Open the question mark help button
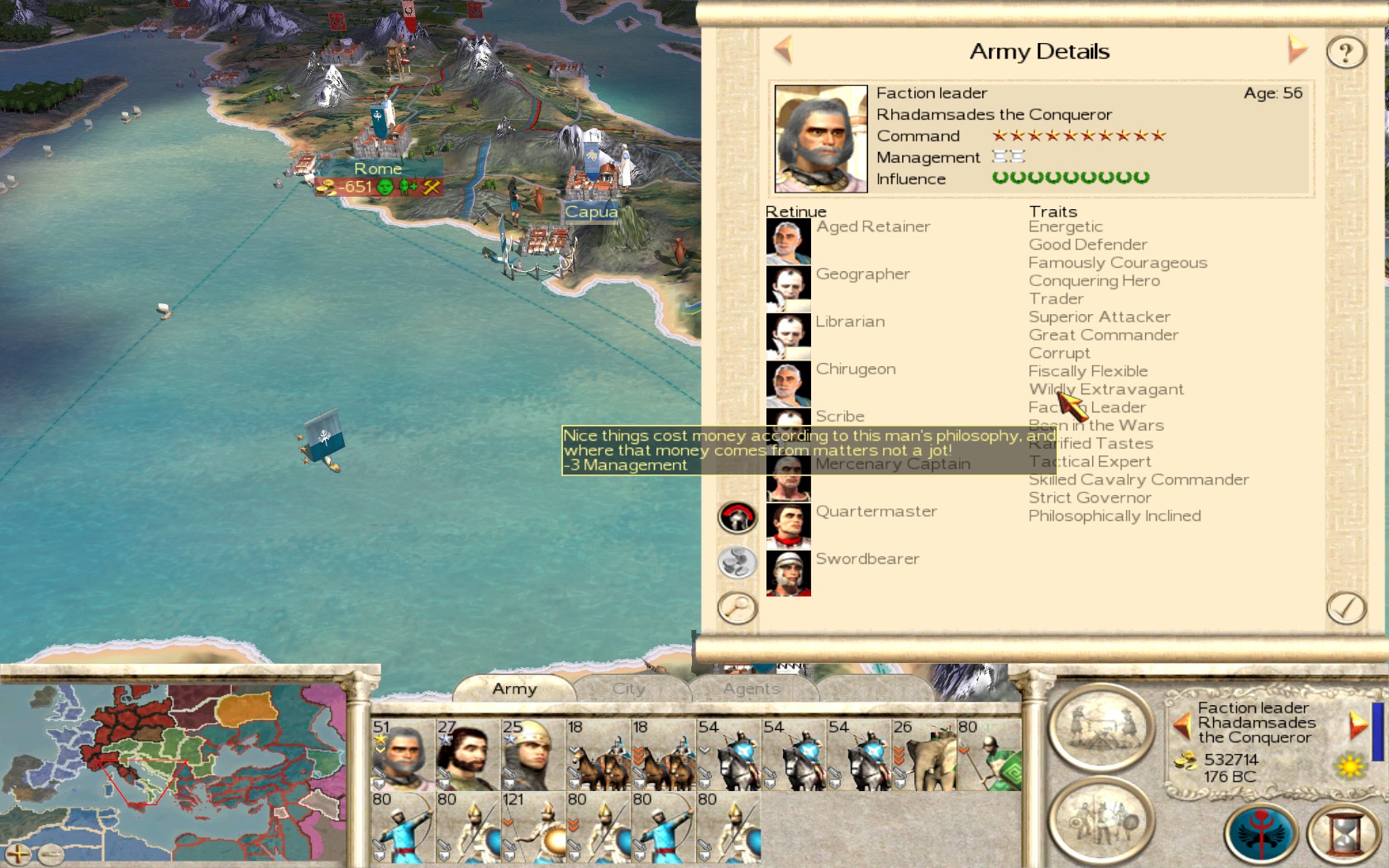The width and height of the screenshot is (1389, 868). pos(1345,53)
